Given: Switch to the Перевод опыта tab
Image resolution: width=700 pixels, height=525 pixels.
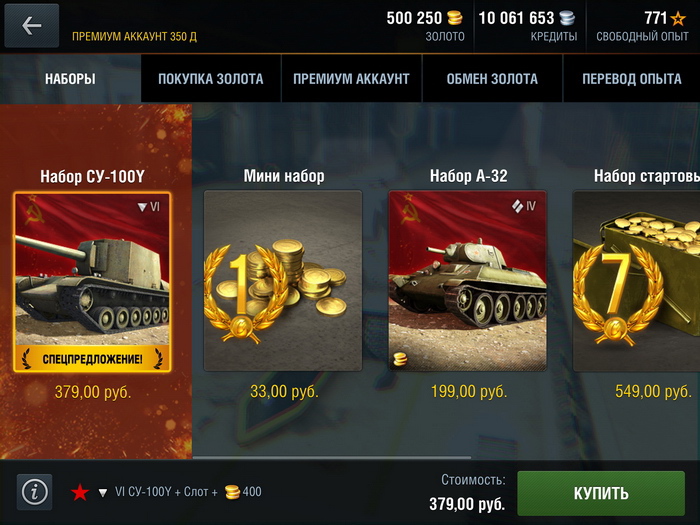Looking at the screenshot, I should pyautogui.click(x=631, y=79).
